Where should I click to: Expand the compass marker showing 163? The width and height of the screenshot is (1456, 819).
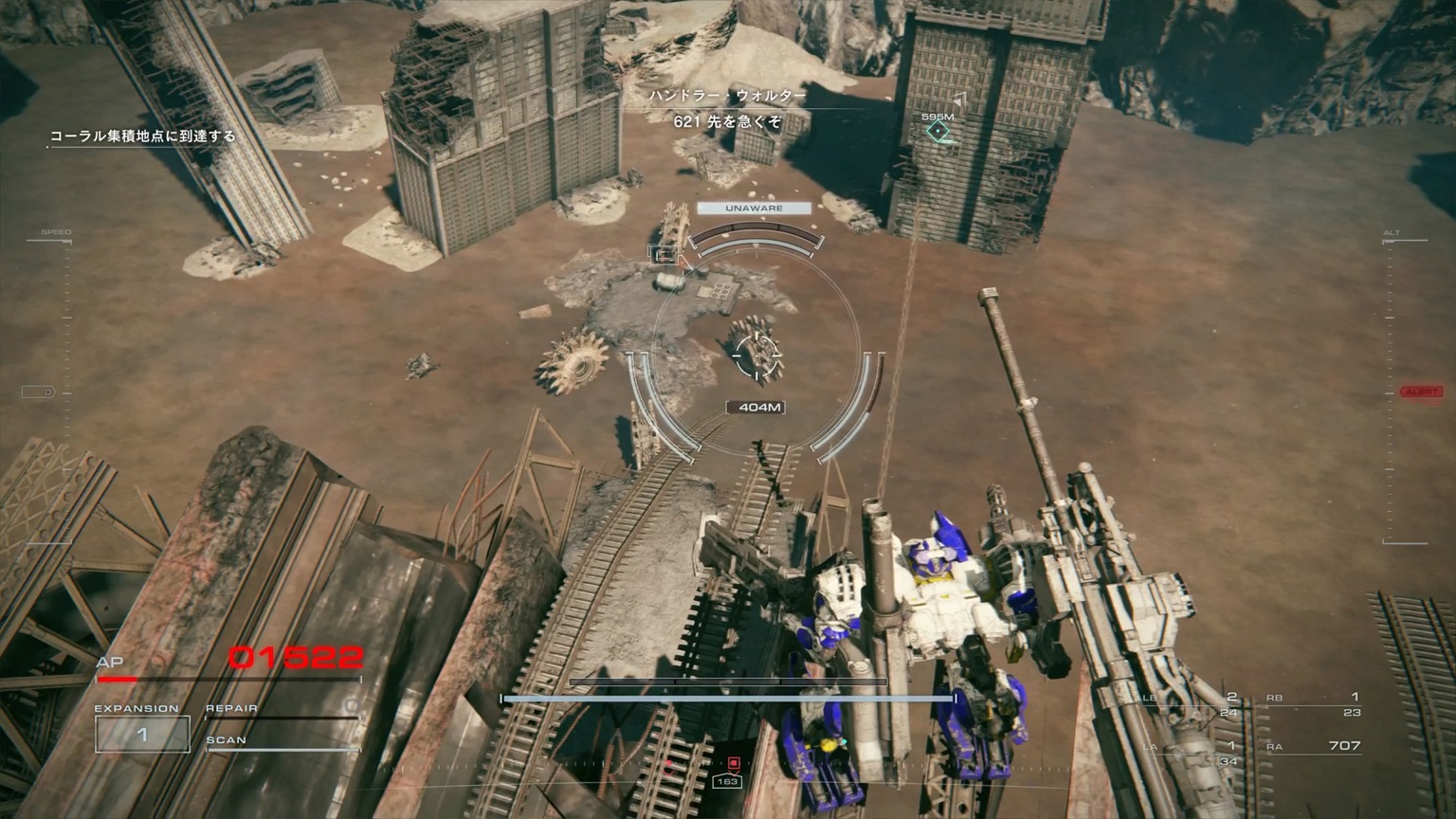[x=730, y=783]
